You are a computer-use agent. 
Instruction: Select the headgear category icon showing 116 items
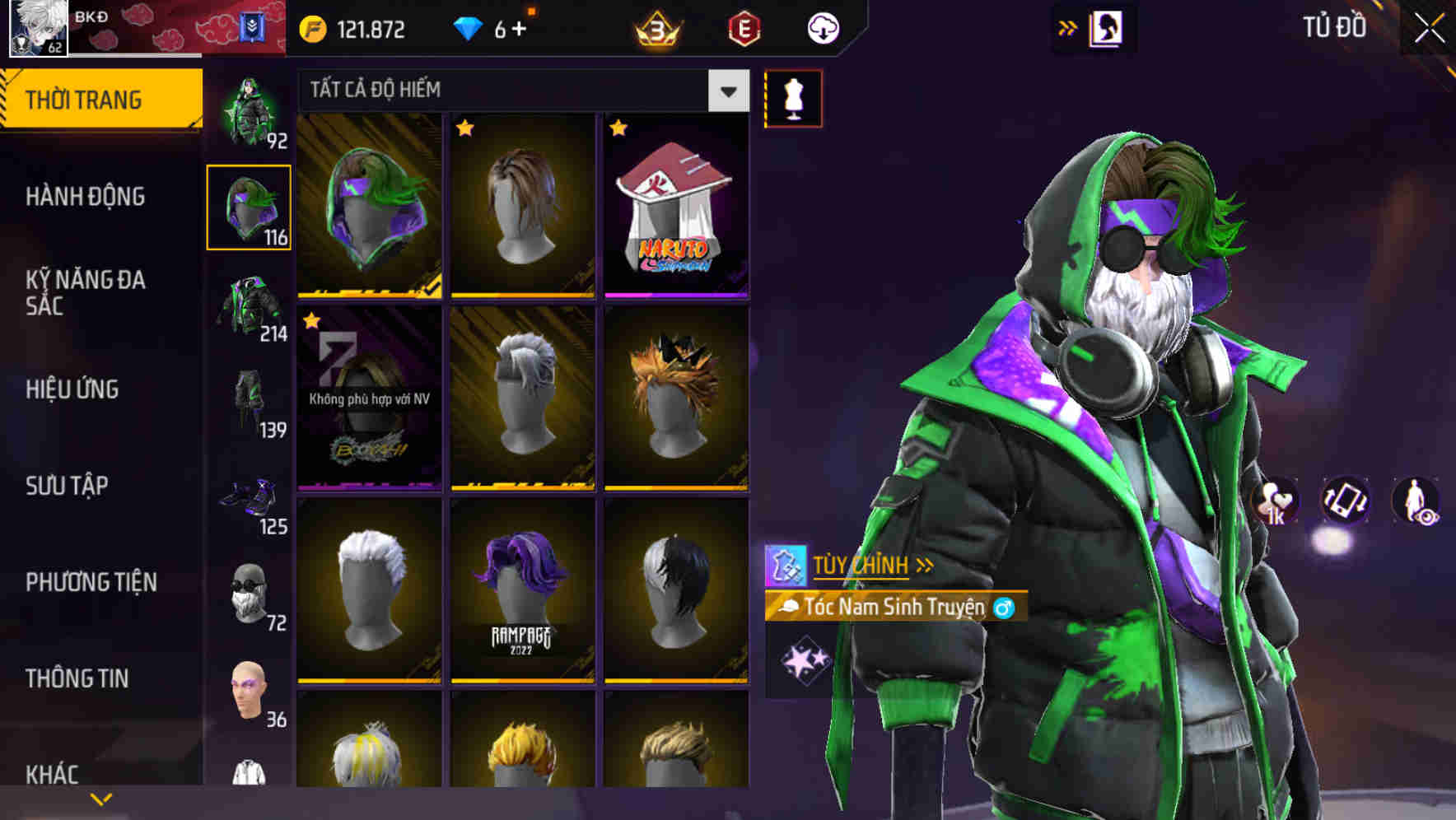[250, 208]
